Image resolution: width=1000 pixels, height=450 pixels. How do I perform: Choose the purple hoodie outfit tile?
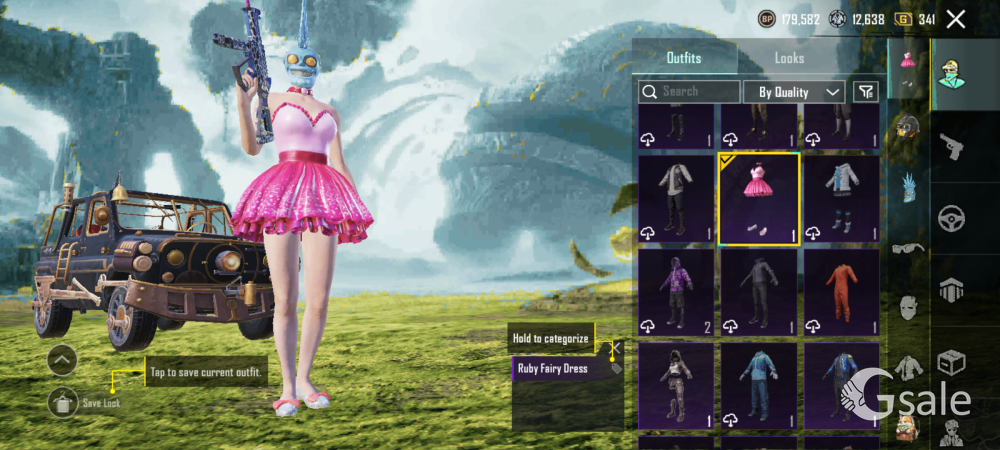[676, 292]
